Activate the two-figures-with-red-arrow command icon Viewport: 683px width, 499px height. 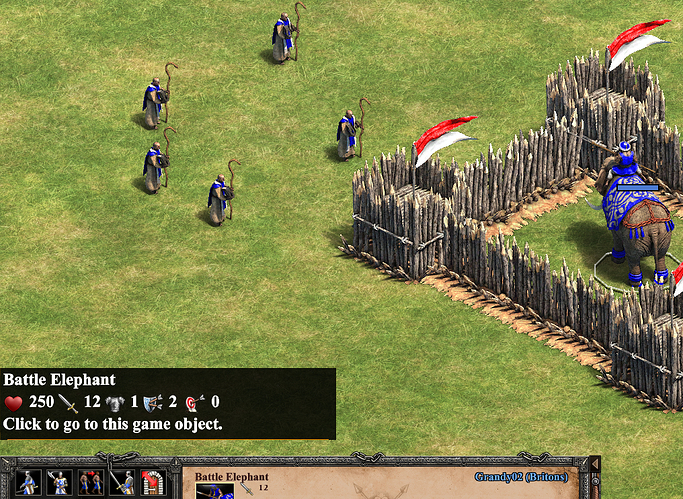tap(91, 483)
